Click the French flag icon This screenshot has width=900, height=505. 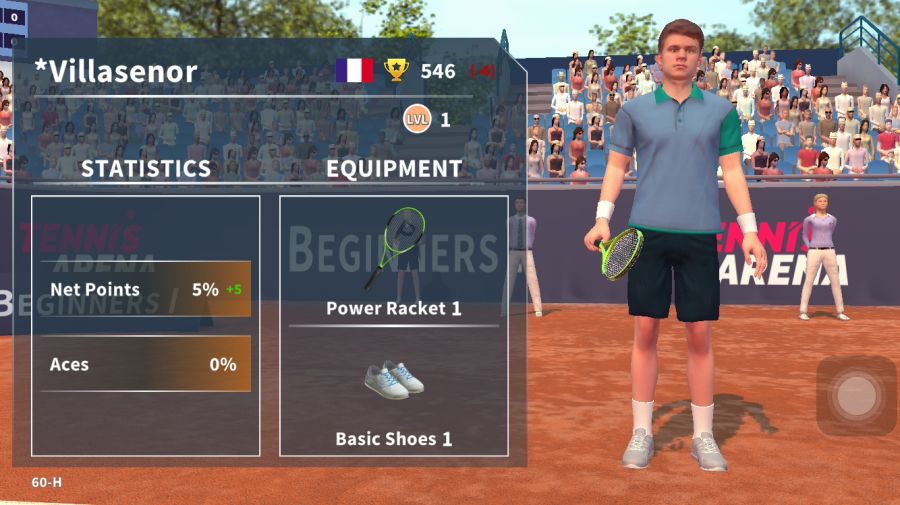pos(354,71)
